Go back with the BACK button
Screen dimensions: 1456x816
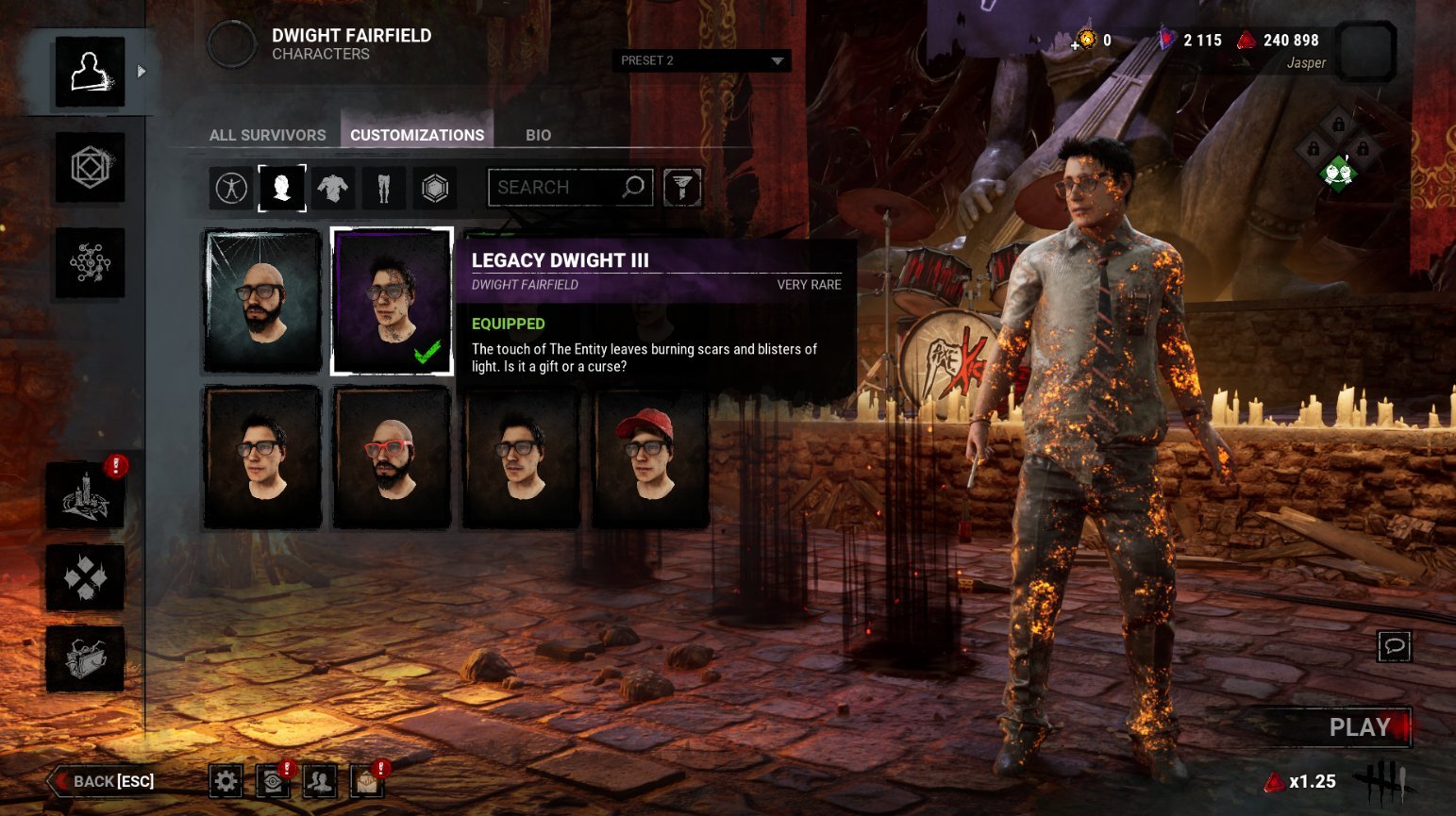[x=102, y=781]
